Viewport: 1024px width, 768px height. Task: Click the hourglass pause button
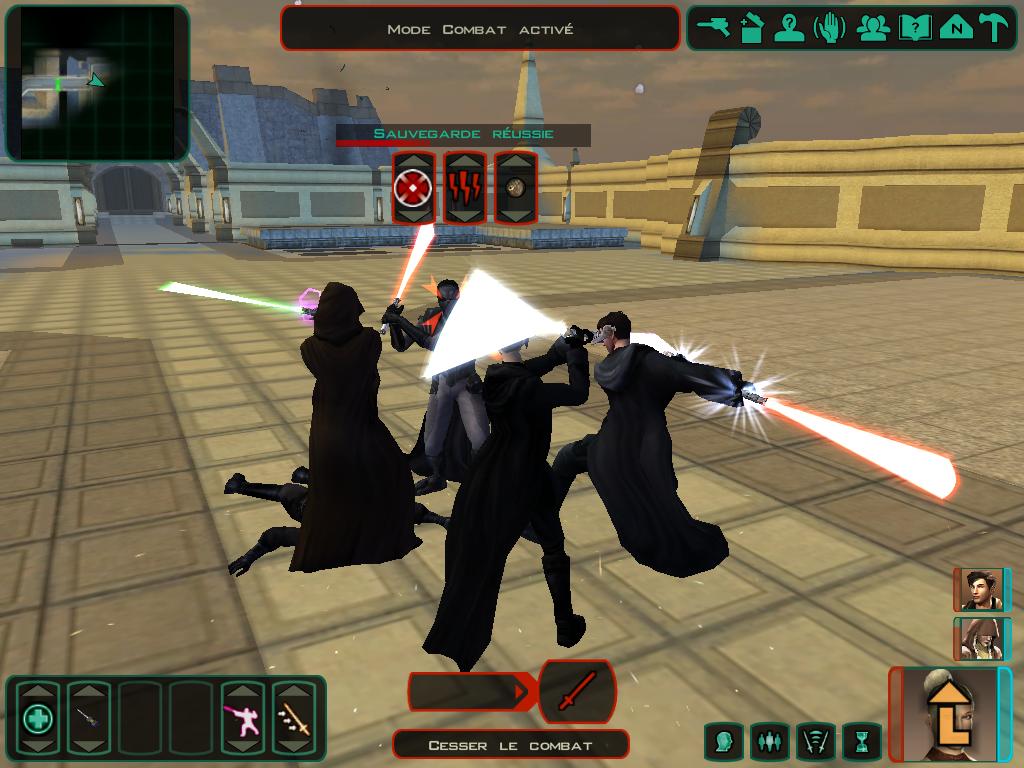[x=861, y=742]
